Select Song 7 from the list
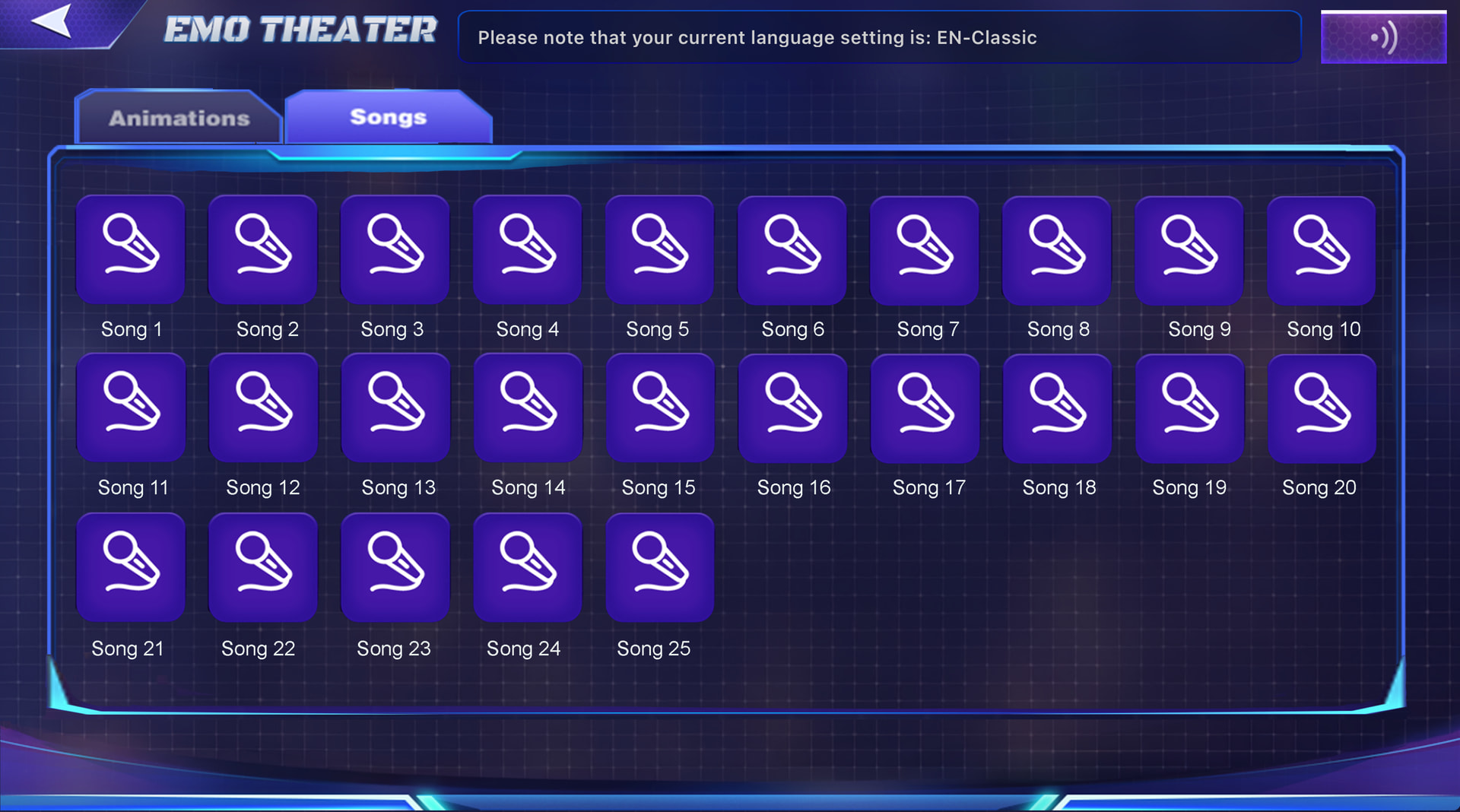1460x812 pixels. click(x=924, y=249)
